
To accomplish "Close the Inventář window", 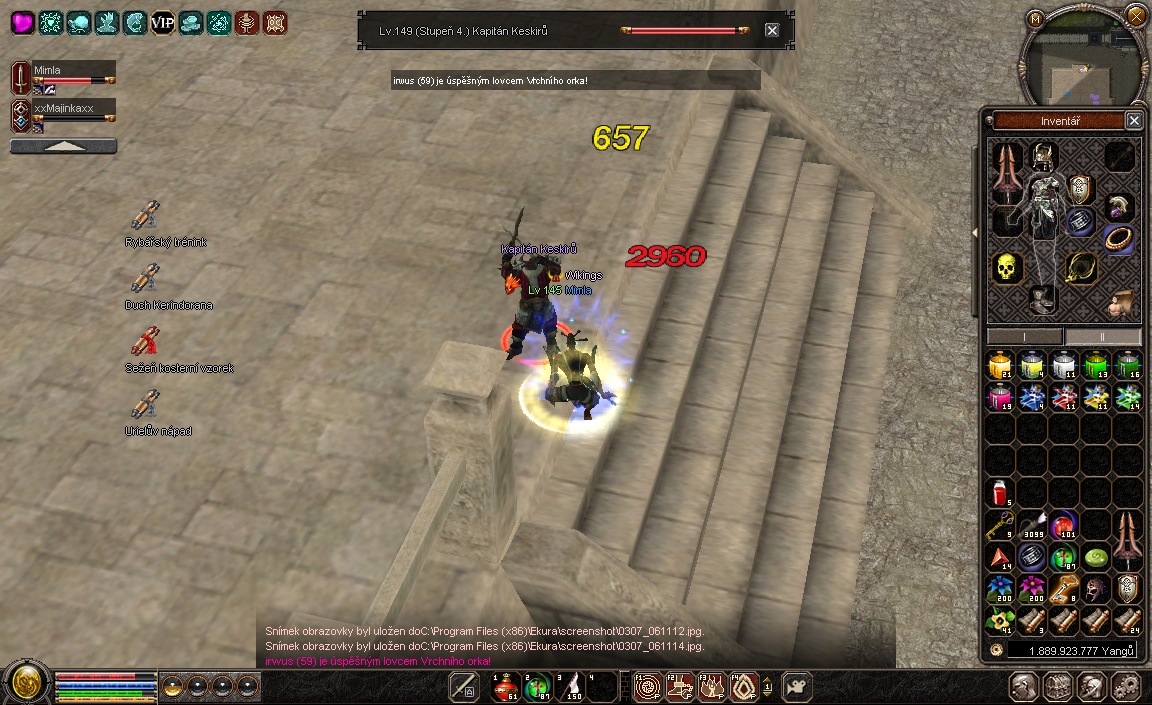I will point(1133,120).
